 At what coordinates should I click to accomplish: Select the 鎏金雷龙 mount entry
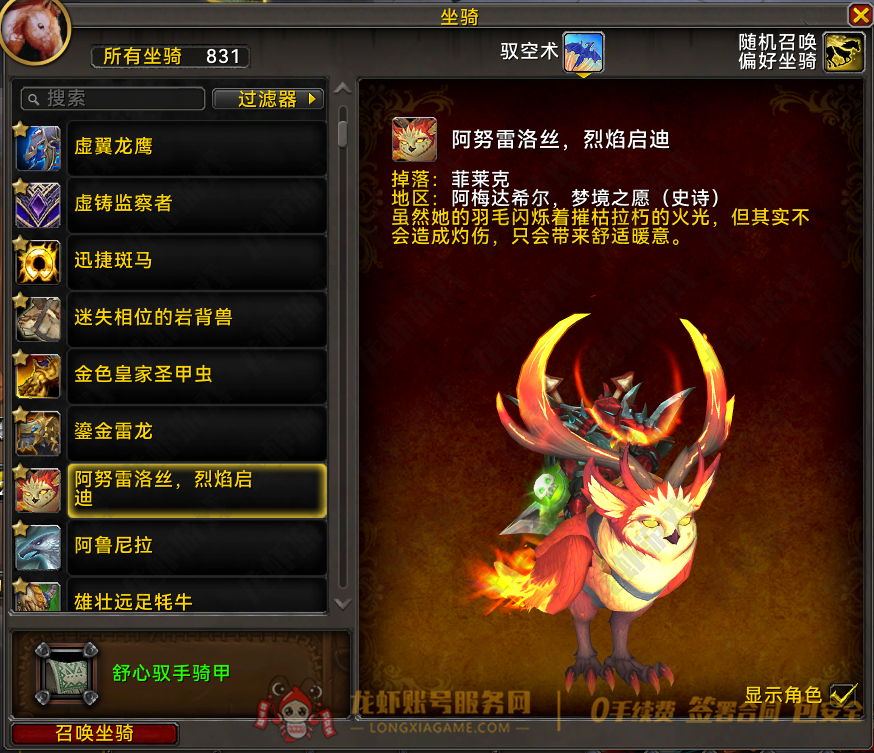pyautogui.click(x=197, y=432)
